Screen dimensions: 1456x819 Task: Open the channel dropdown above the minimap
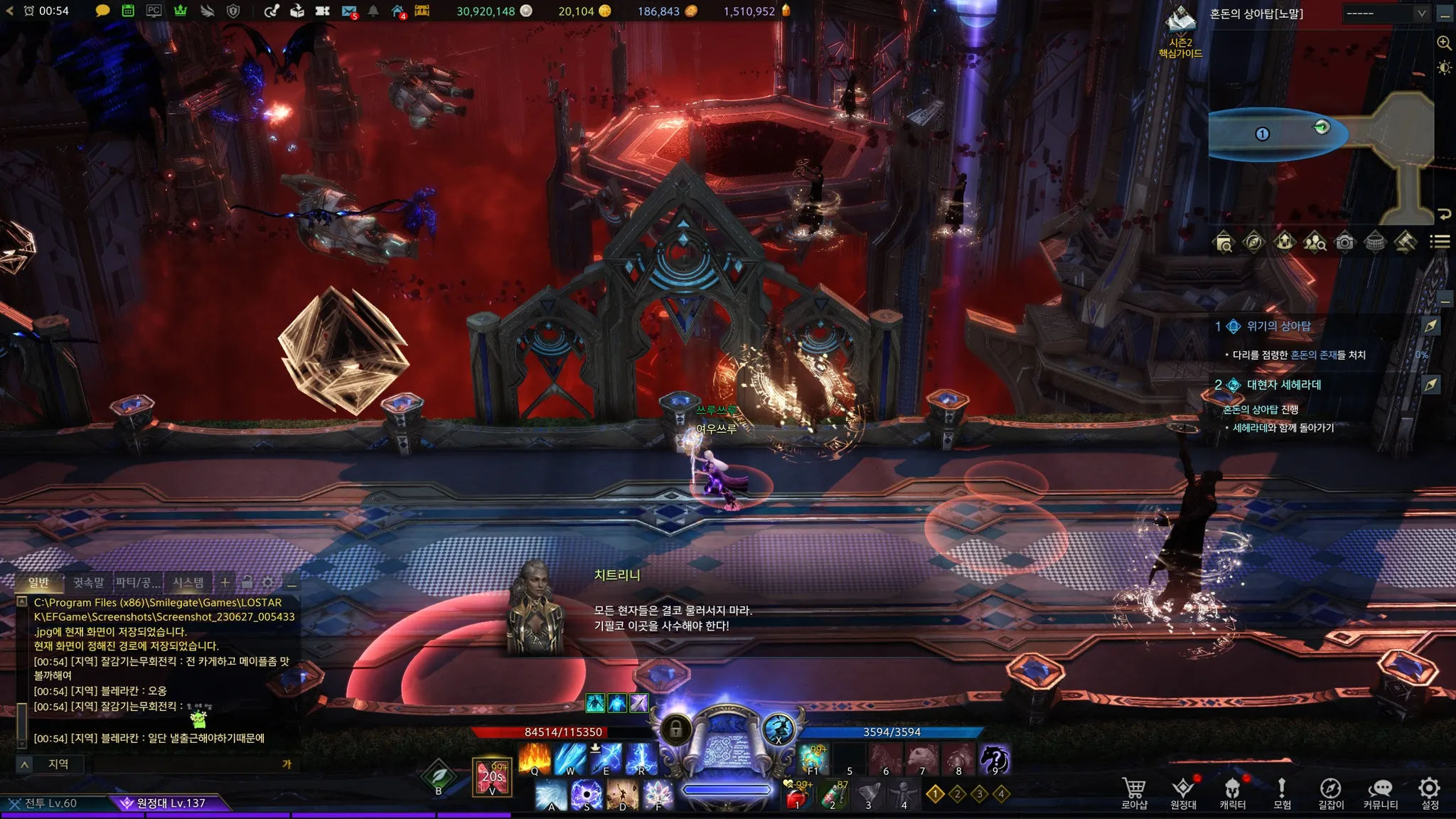[x=1386, y=14]
